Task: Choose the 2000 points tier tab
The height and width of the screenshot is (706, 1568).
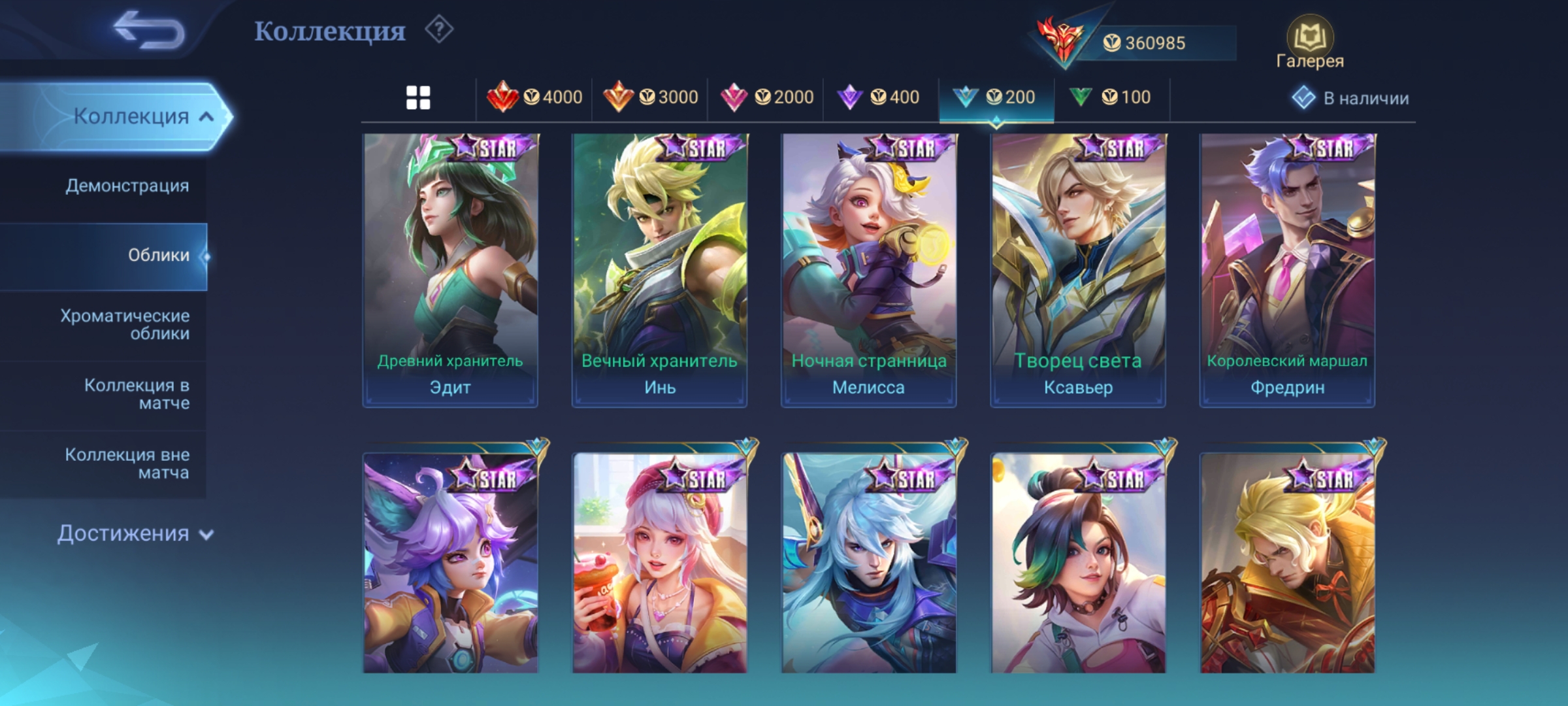Action: 766,98
